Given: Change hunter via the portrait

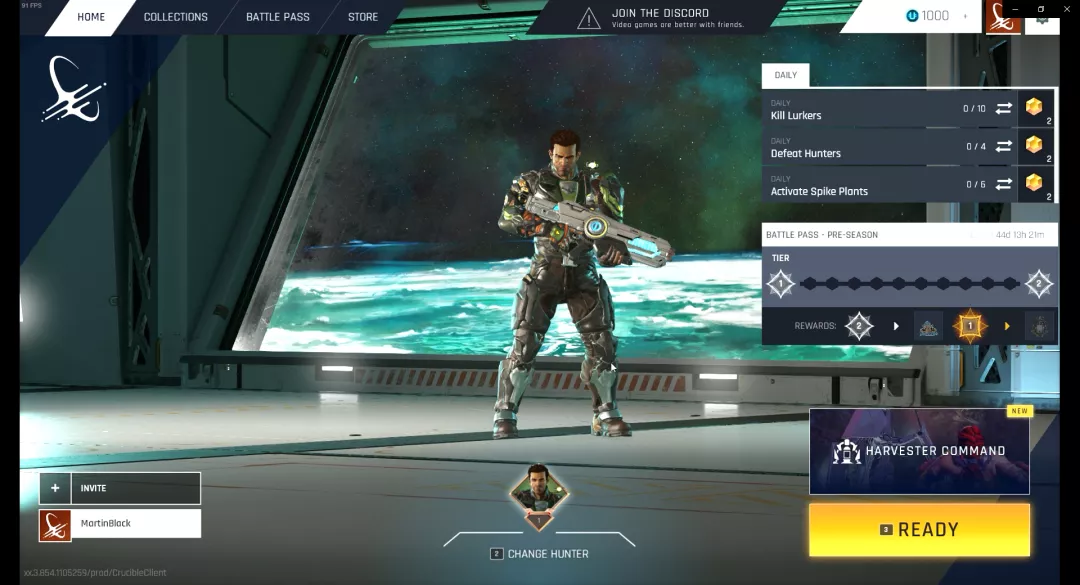Looking at the screenshot, I should [x=539, y=495].
